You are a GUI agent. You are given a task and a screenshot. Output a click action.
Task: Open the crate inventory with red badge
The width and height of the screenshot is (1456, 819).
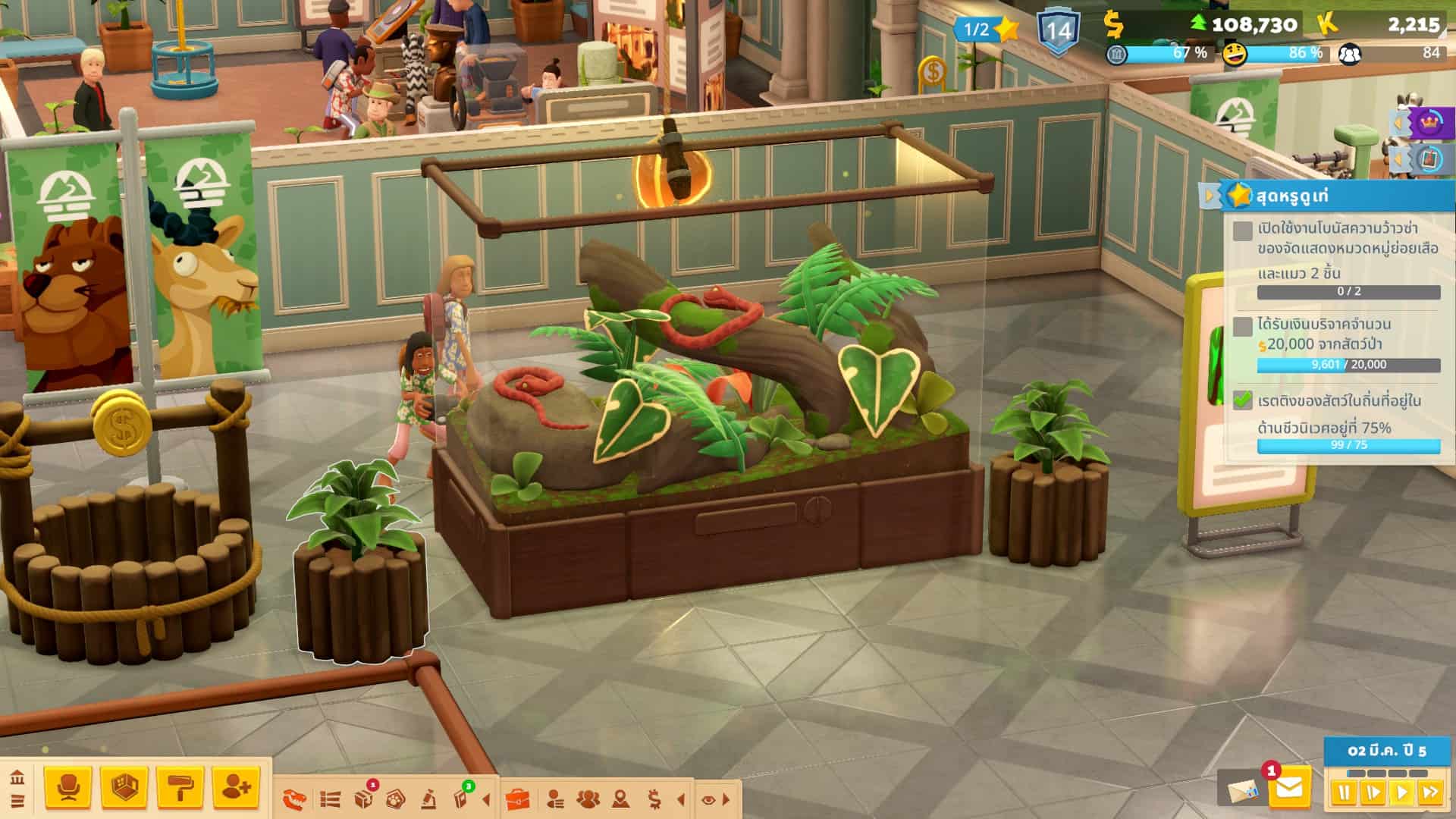[364, 799]
